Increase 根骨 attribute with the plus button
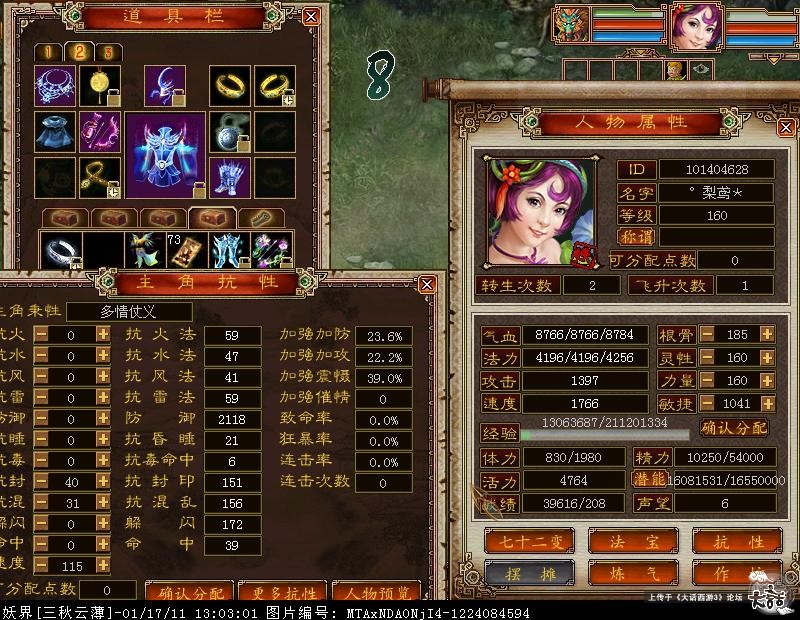 (x=767, y=334)
